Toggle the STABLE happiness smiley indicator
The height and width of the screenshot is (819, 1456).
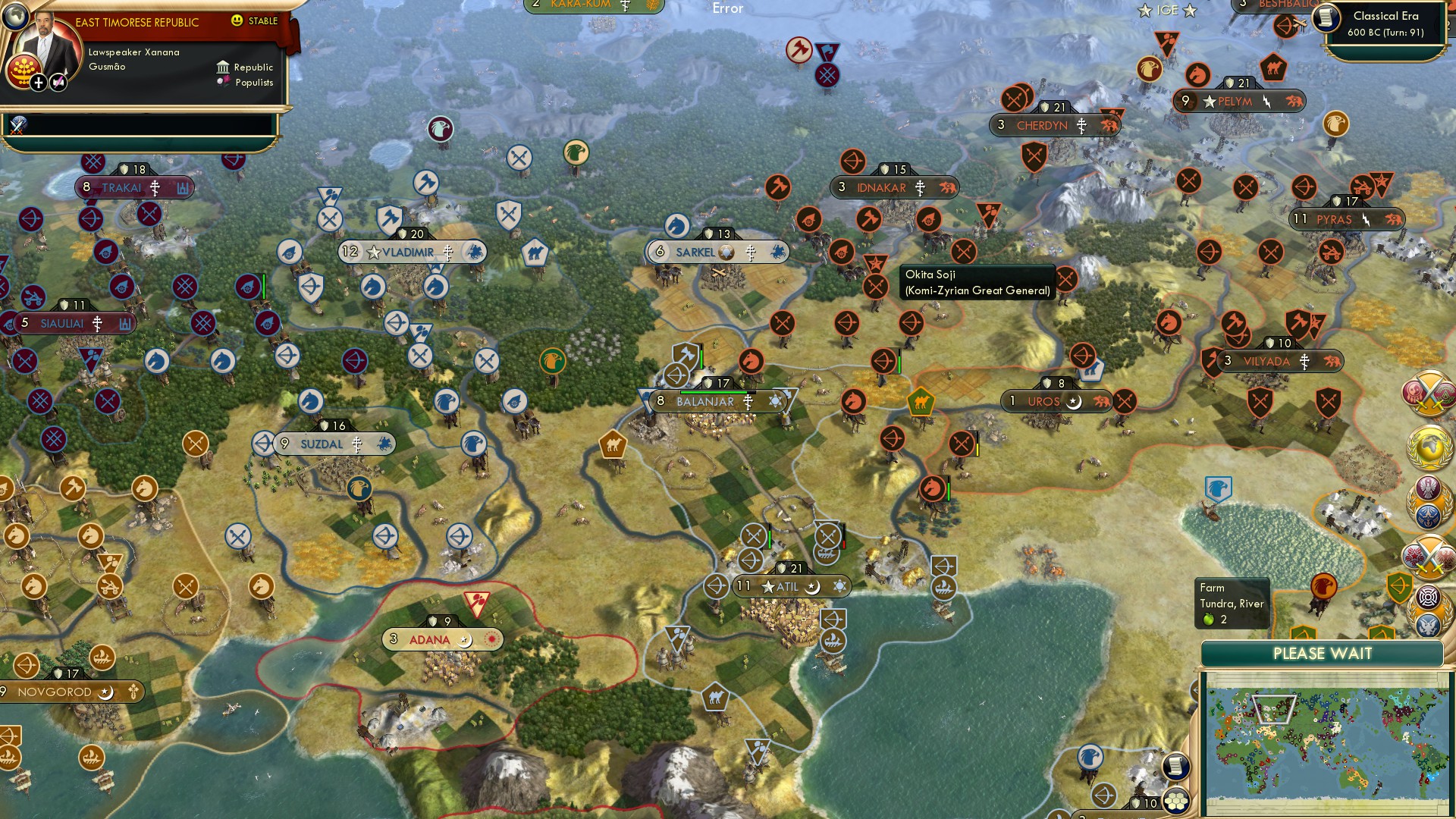pos(237,22)
